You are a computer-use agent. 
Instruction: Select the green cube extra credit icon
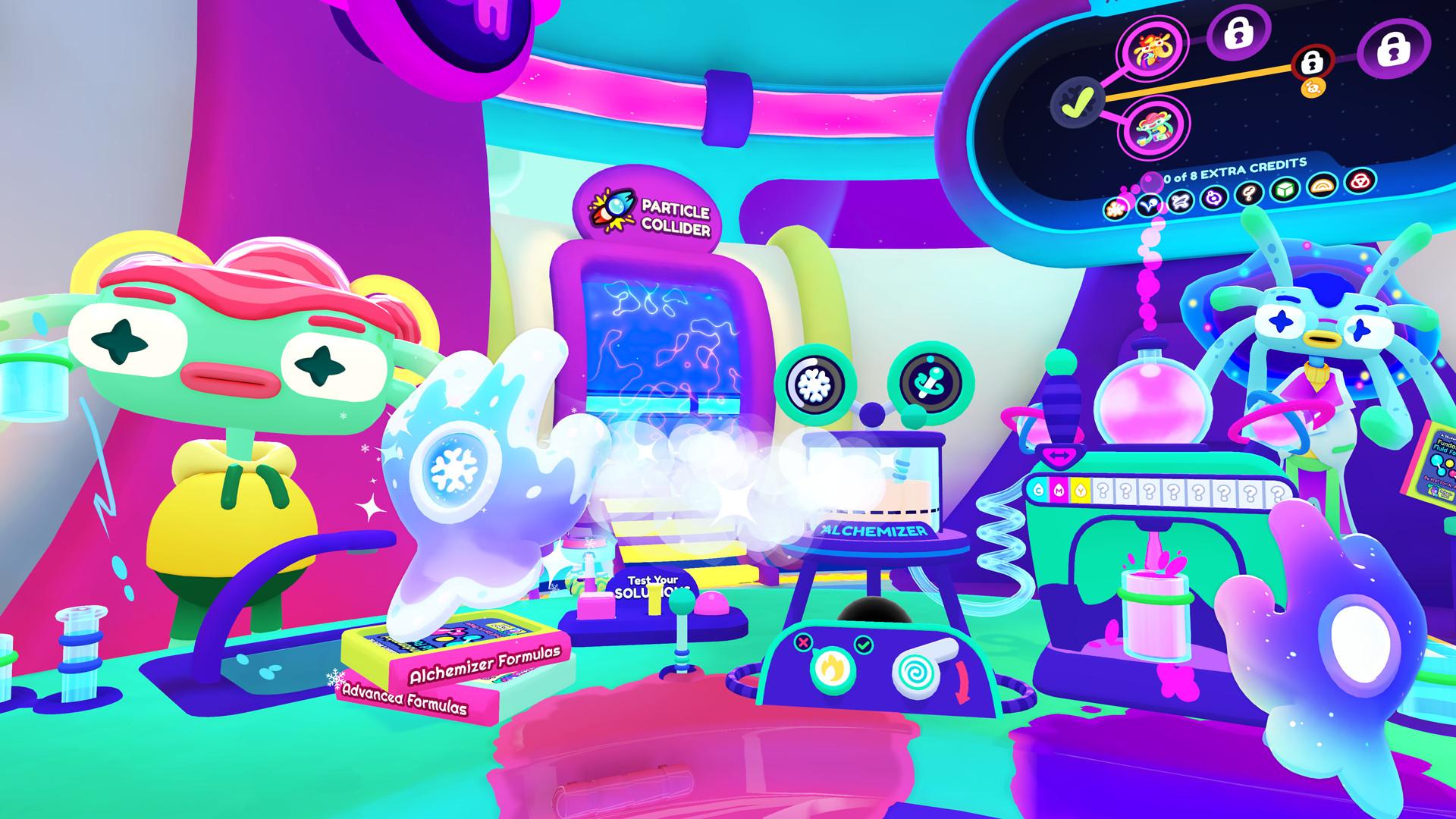pyautogui.click(x=1283, y=190)
